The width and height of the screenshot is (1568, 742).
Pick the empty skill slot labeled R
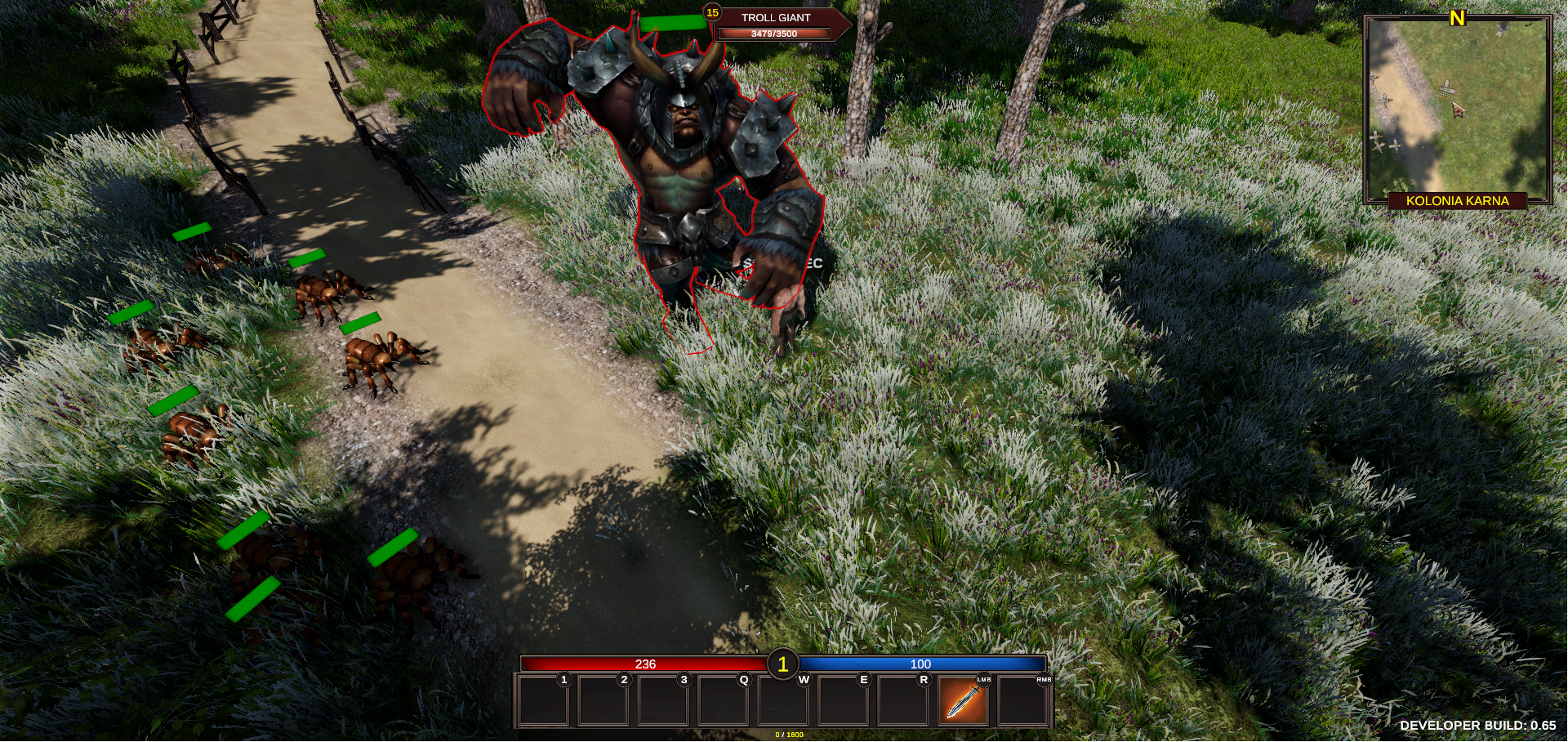click(902, 701)
